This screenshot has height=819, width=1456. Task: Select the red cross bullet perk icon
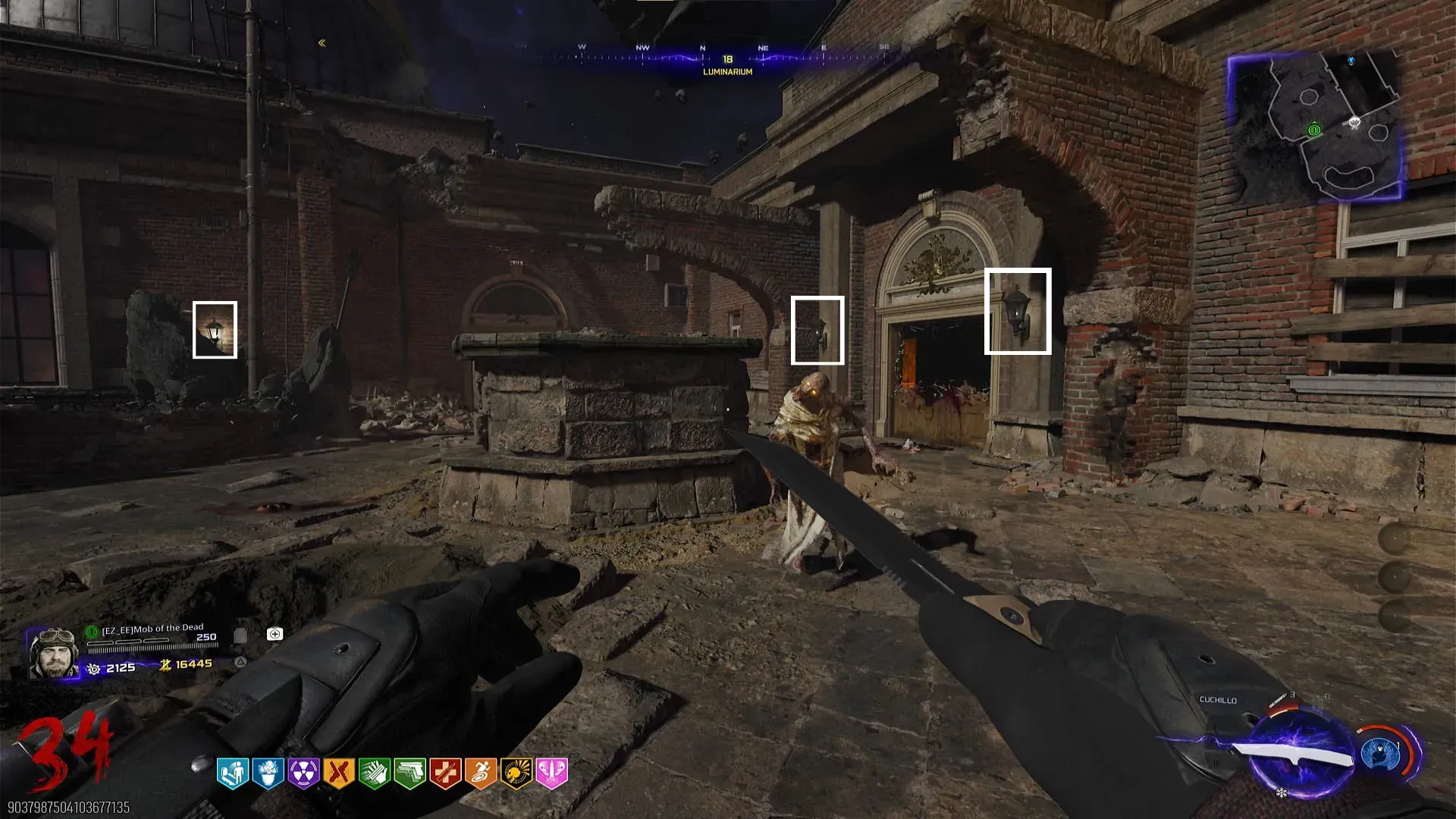[x=445, y=773]
